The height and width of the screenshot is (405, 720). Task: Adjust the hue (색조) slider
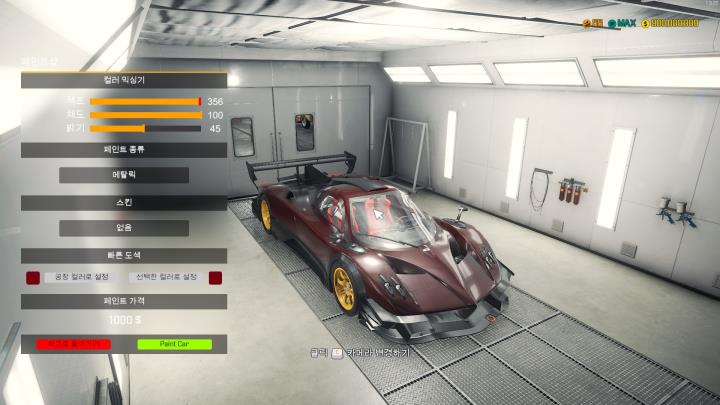[x=145, y=101]
